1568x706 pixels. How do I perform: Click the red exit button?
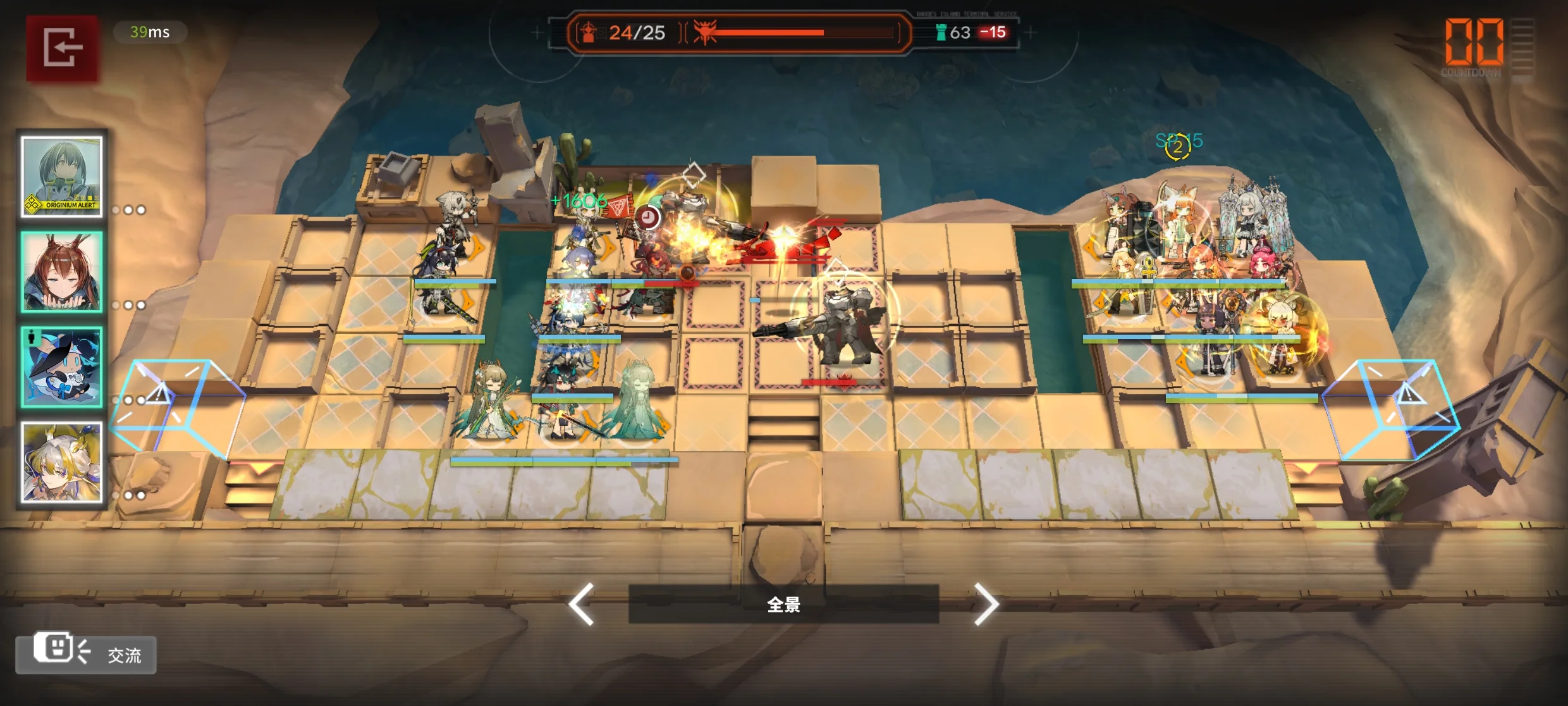[62, 48]
